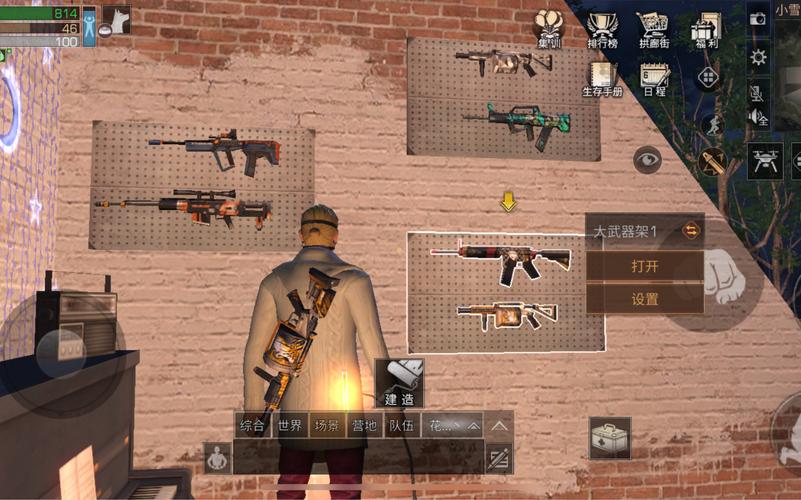801x500 pixels.
Task: View the 排行榜 leaderboard
Action: tap(601, 29)
